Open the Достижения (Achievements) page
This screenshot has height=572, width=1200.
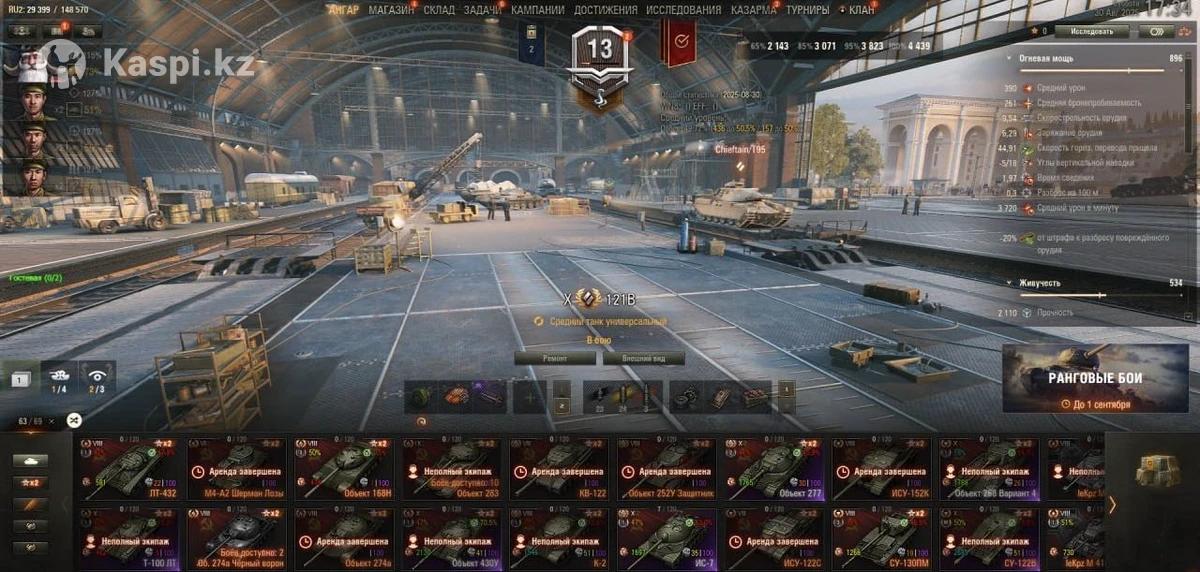click(x=605, y=10)
